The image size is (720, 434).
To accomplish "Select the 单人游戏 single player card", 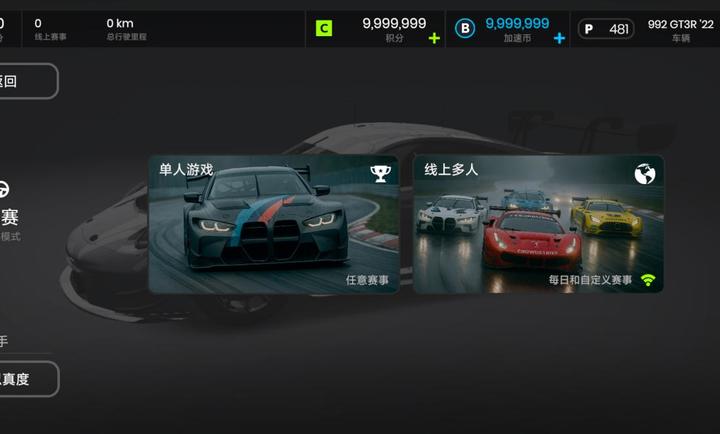I will [x=273, y=224].
